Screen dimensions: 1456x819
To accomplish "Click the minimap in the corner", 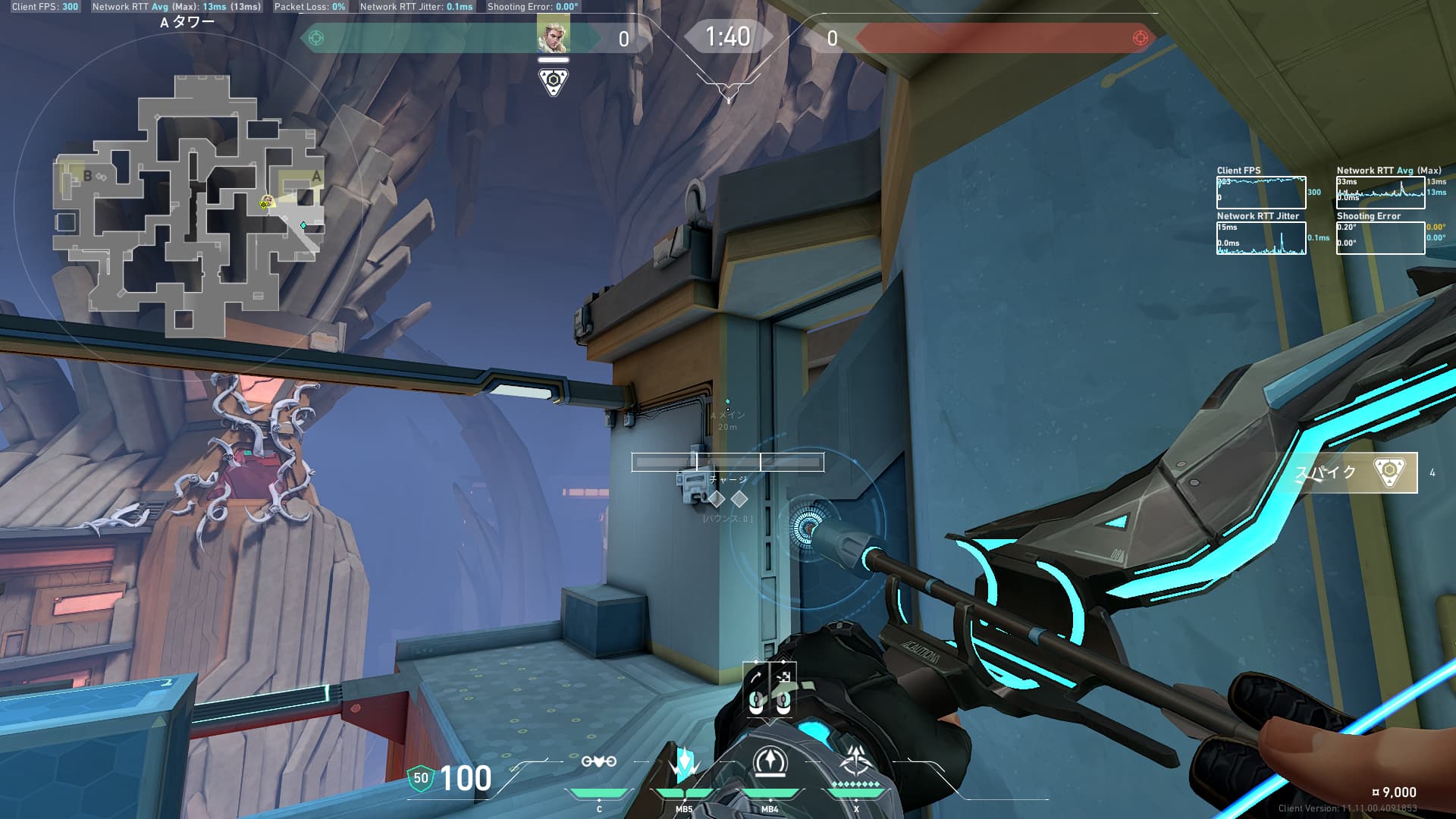I will [189, 205].
